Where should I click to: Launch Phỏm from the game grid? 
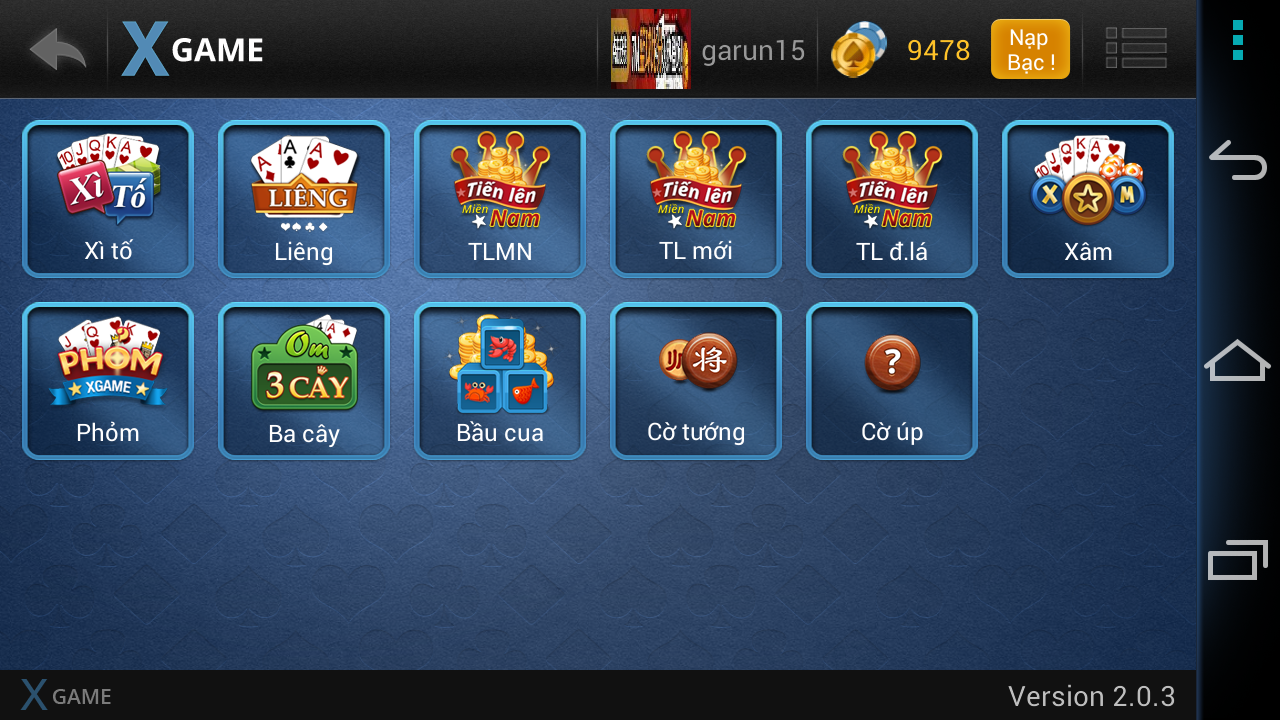[x=107, y=380]
